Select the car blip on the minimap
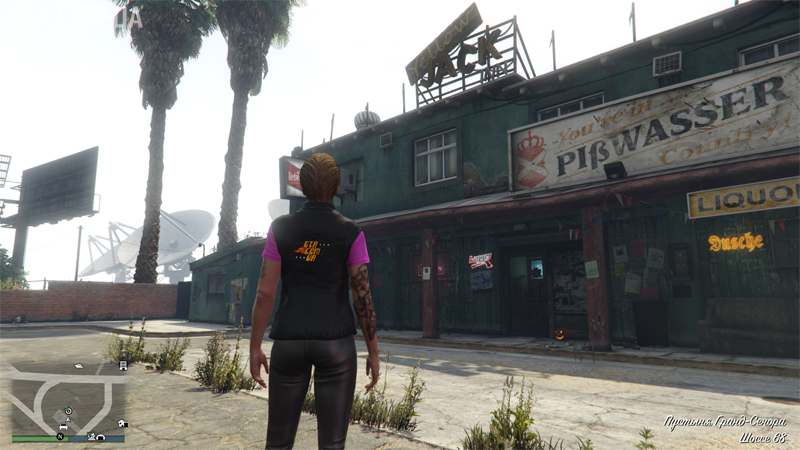Image resolution: width=800 pixels, height=450 pixels. tap(62, 426)
